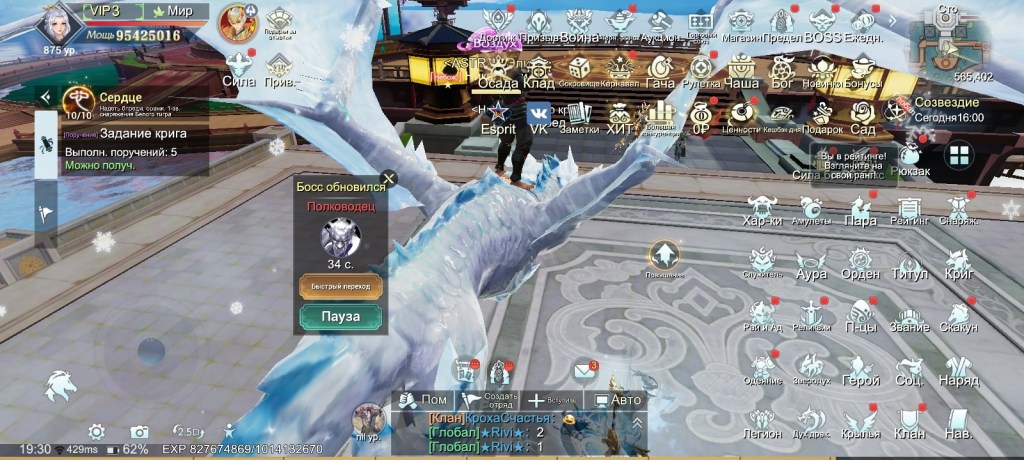
Task: Toggle Авто auto-battle button
Action: coord(617,400)
